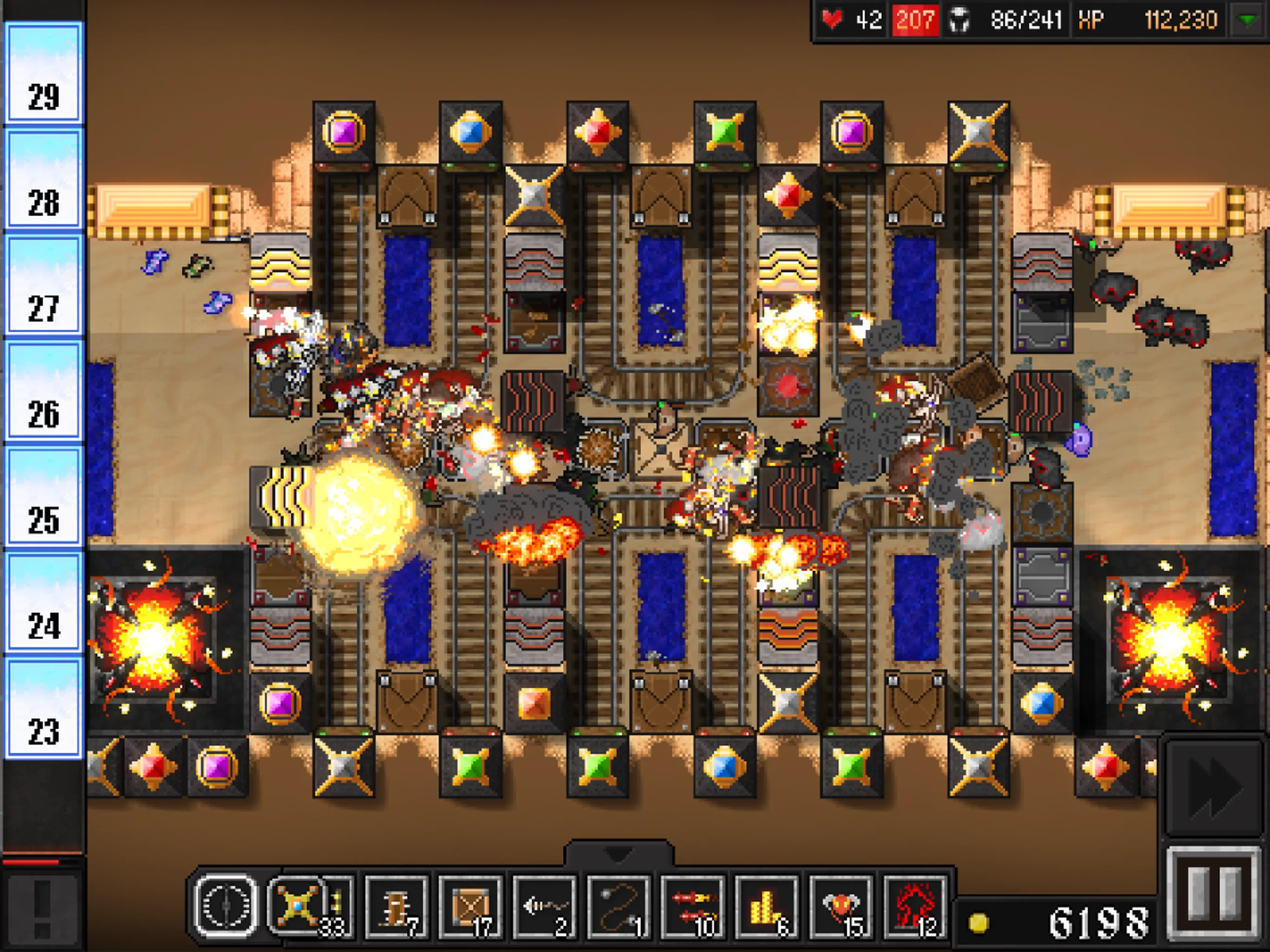Collapse the trap toolbar with the arrow tab
1270x952 pixels.
click(x=618, y=853)
